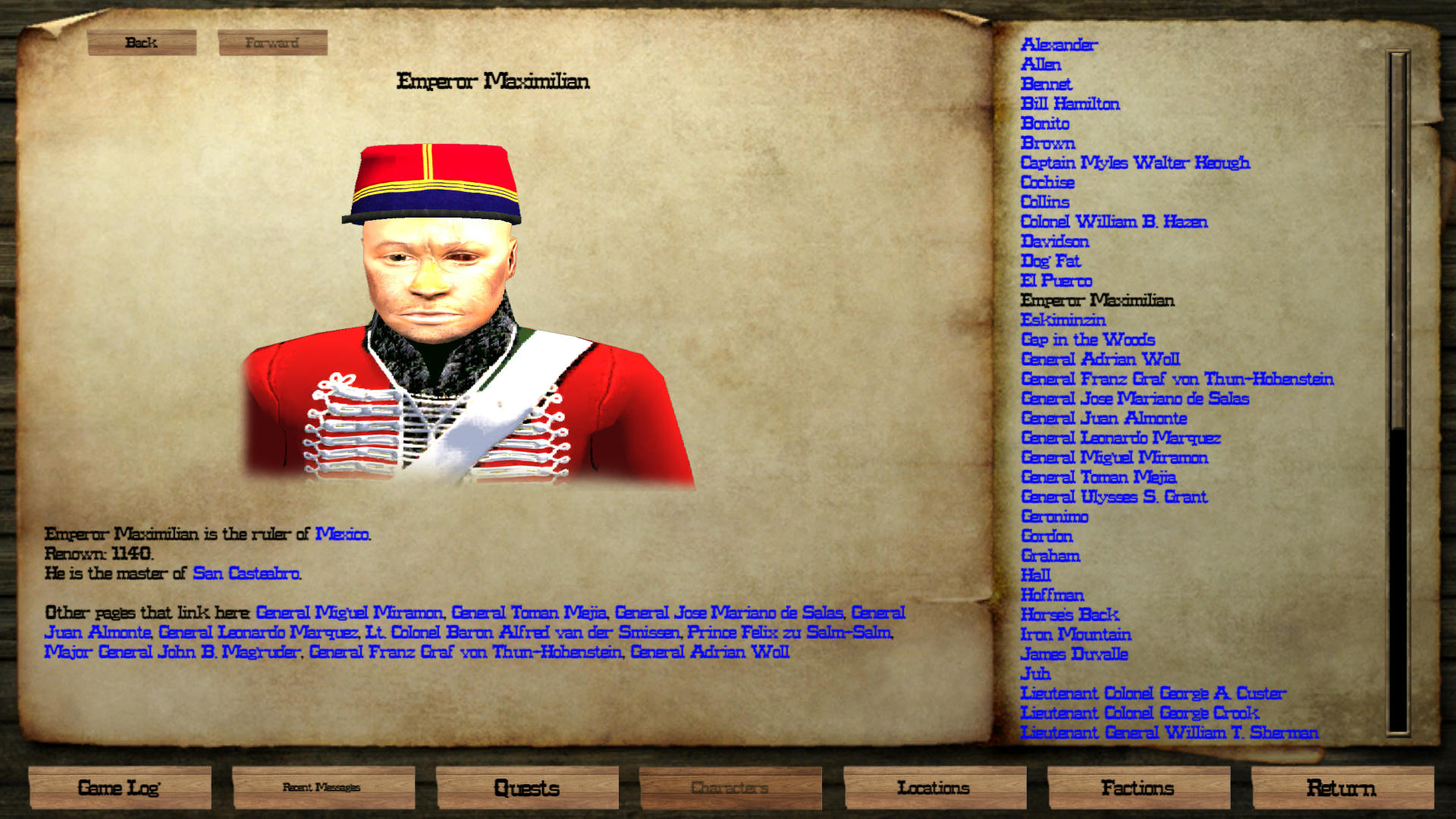The image size is (1456, 819).
Task: Open General Ulysses S. Grant's page
Action: (1114, 497)
